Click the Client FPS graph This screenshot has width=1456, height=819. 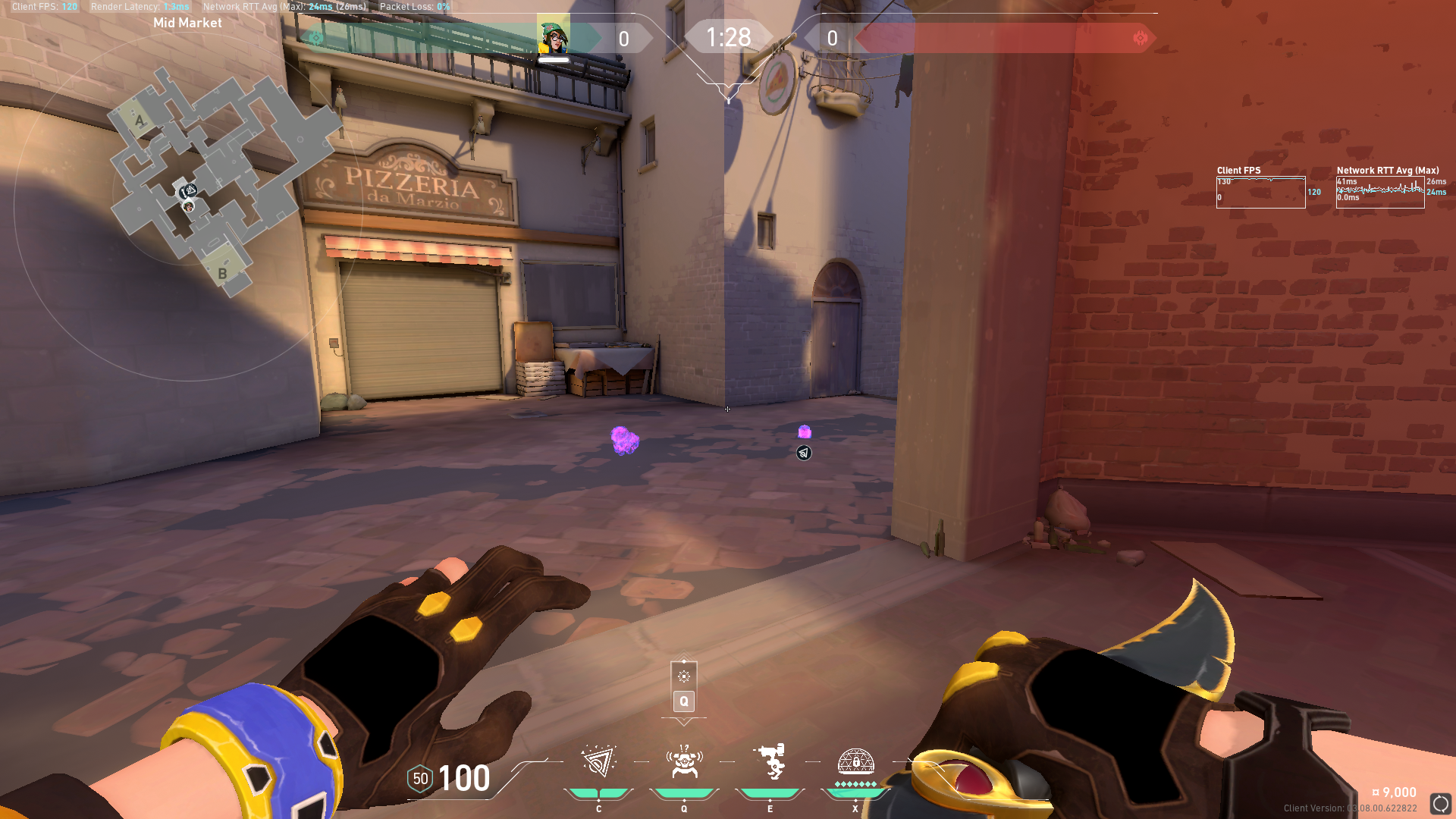[1260, 193]
